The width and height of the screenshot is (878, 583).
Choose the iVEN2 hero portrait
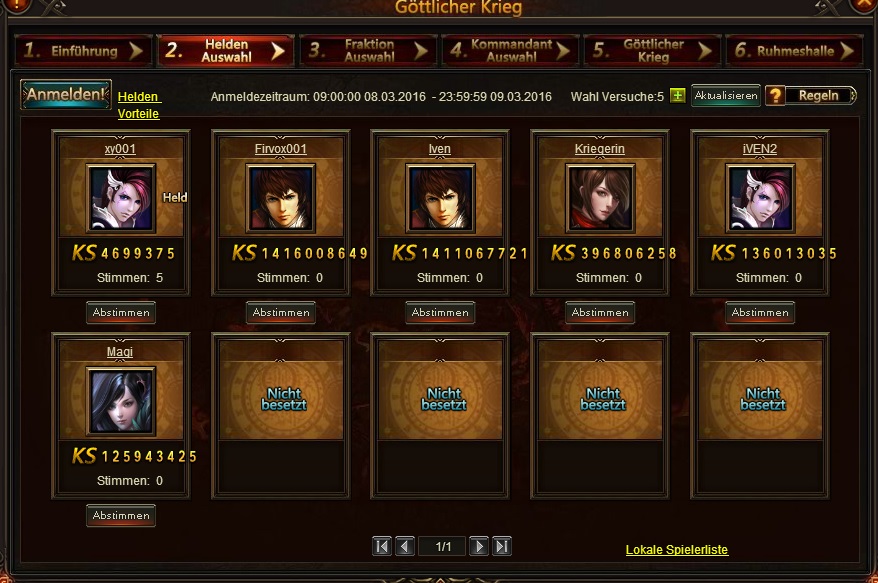(x=760, y=198)
